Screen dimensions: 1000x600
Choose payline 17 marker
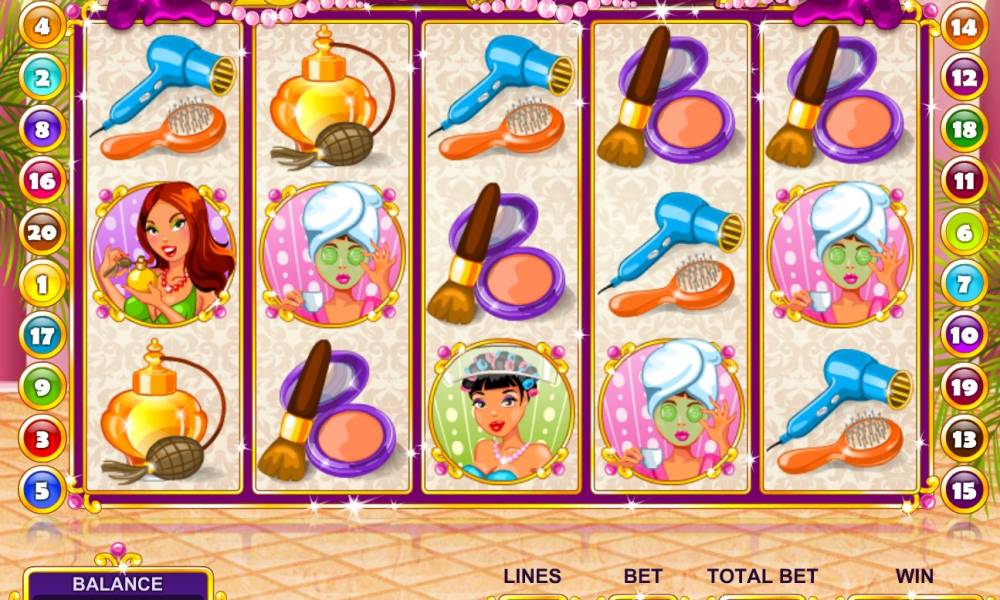click(x=42, y=336)
